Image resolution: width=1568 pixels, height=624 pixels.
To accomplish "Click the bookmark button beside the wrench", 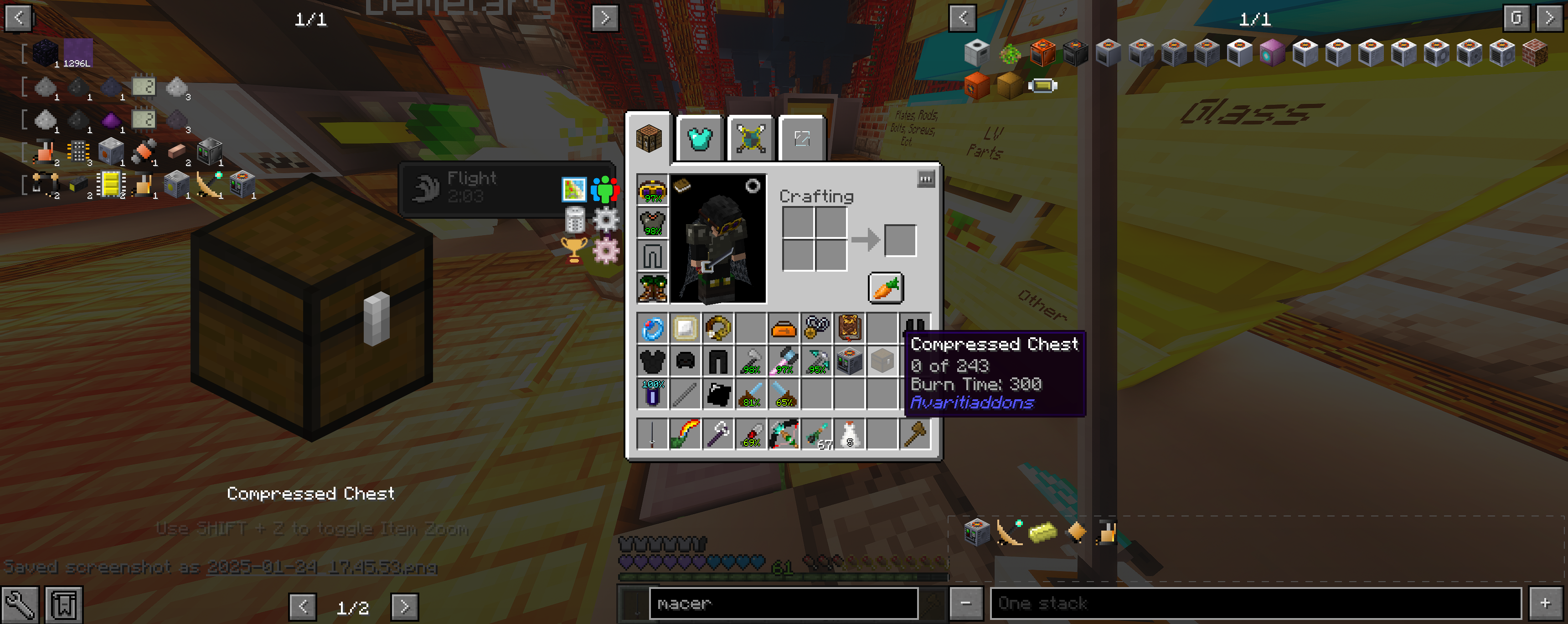I will (64, 604).
